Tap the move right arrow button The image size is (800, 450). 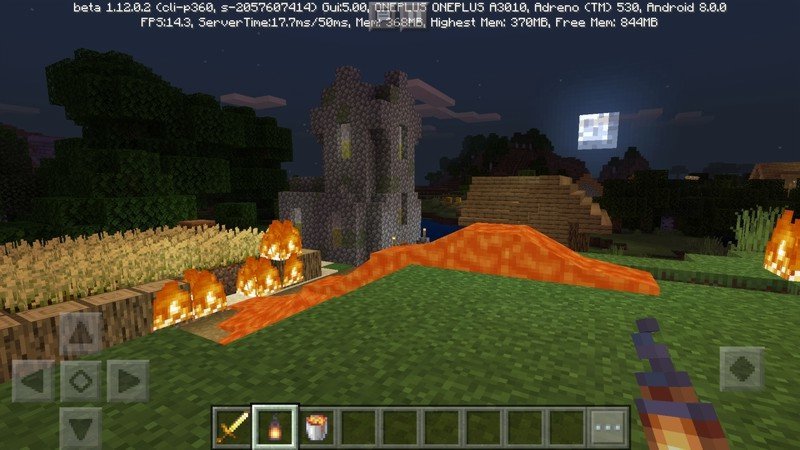point(127,381)
